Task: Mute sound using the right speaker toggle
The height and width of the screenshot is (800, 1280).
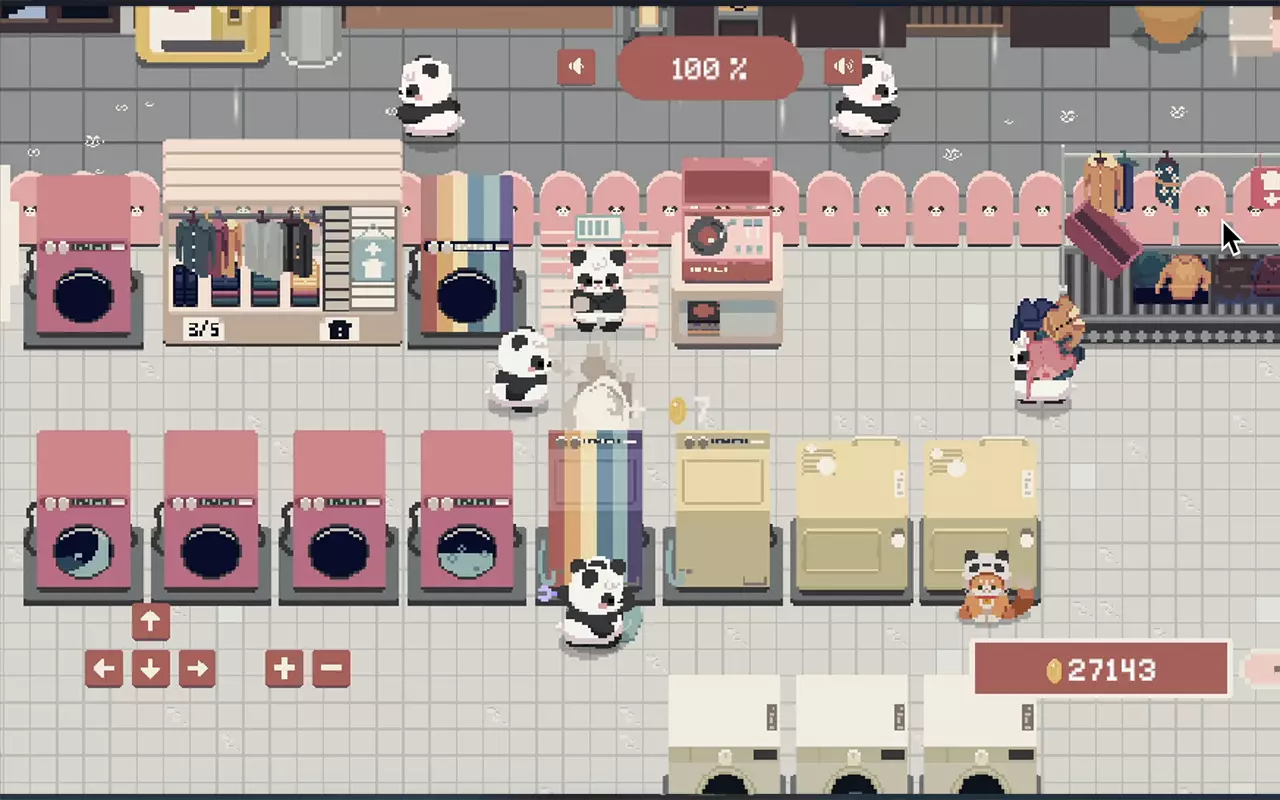Action: coord(843,67)
